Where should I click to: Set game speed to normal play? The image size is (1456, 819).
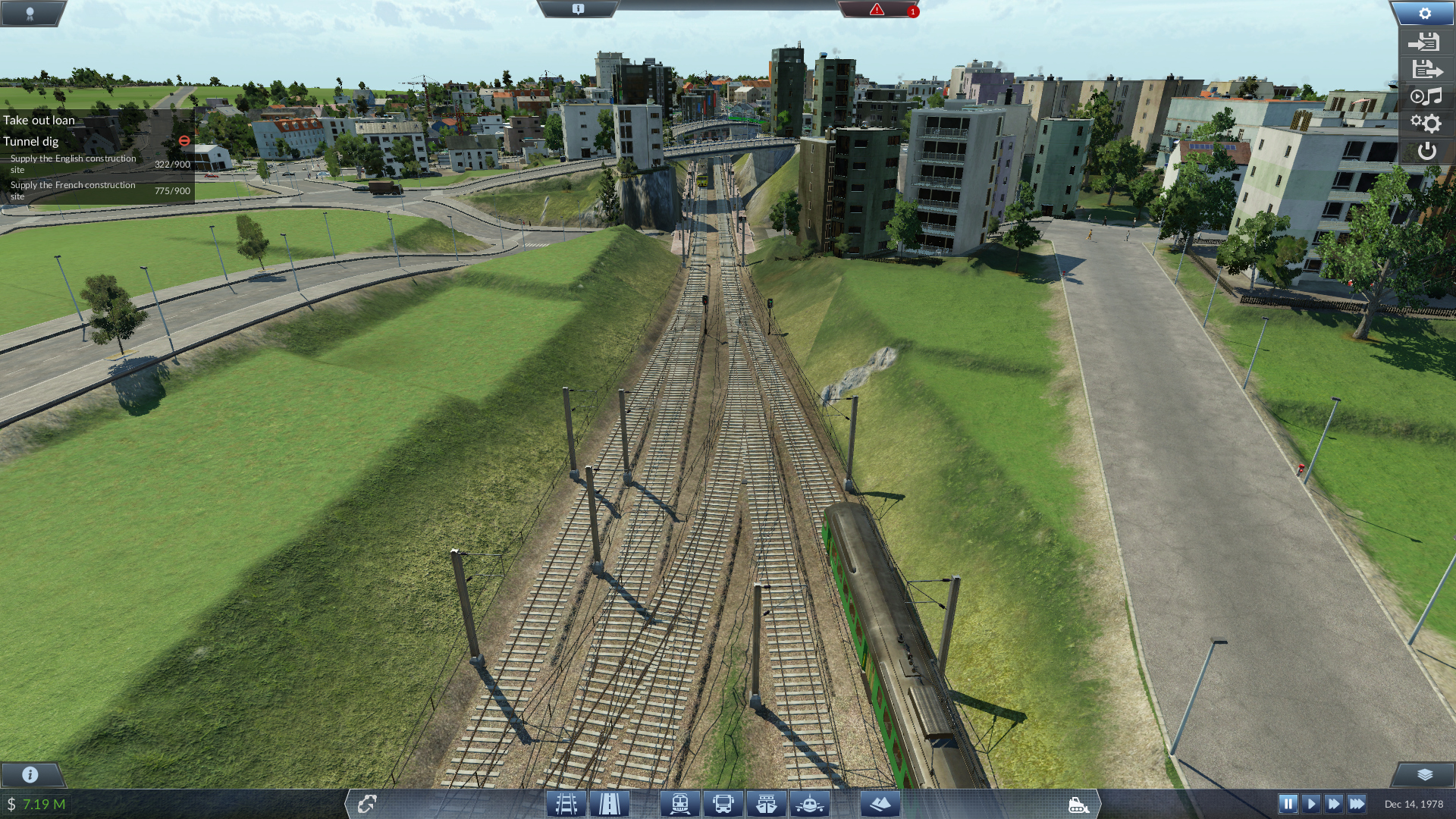[1311, 804]
